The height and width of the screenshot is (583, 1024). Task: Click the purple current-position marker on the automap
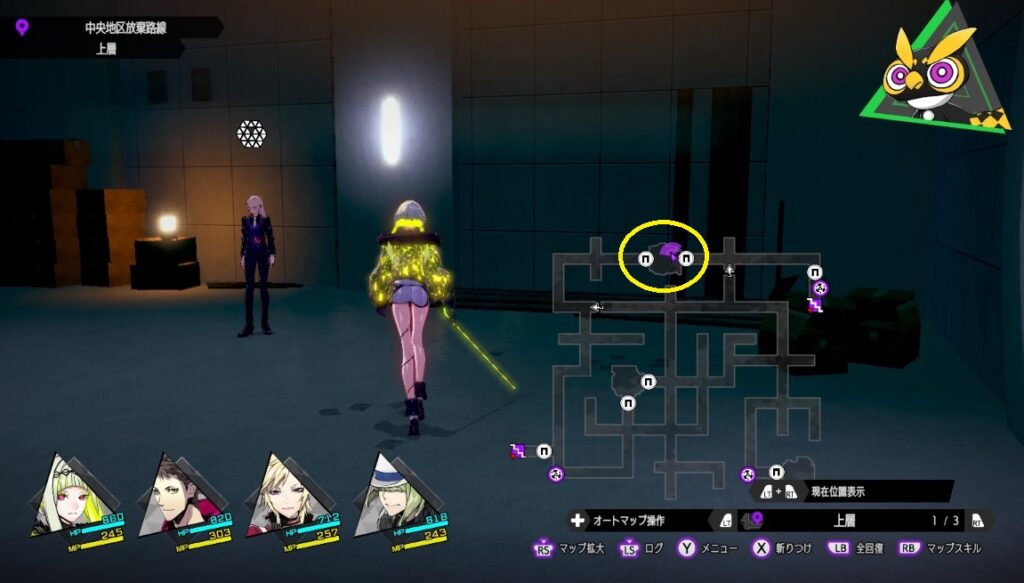[666, 251]
